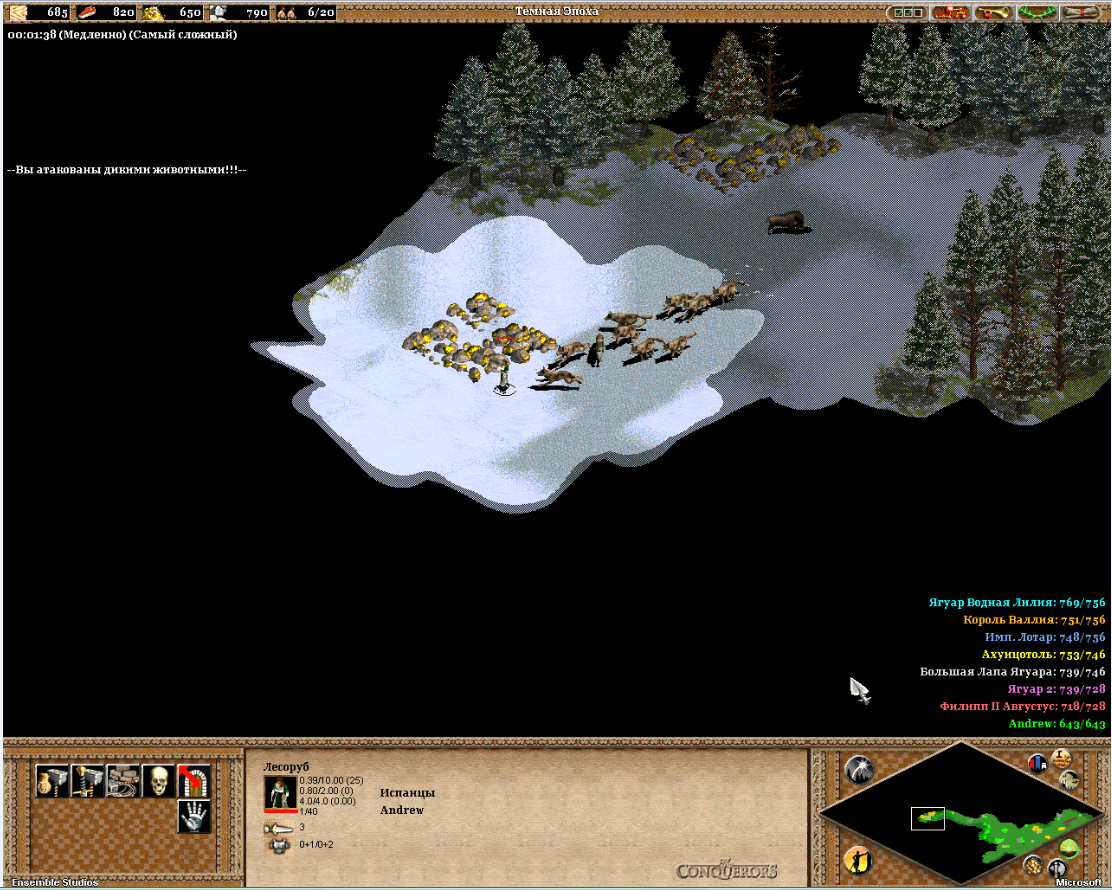Click the stop command hand icon
Image resolution: width=1112 pixels, height=890 pixels.
[x=193, y=816]
